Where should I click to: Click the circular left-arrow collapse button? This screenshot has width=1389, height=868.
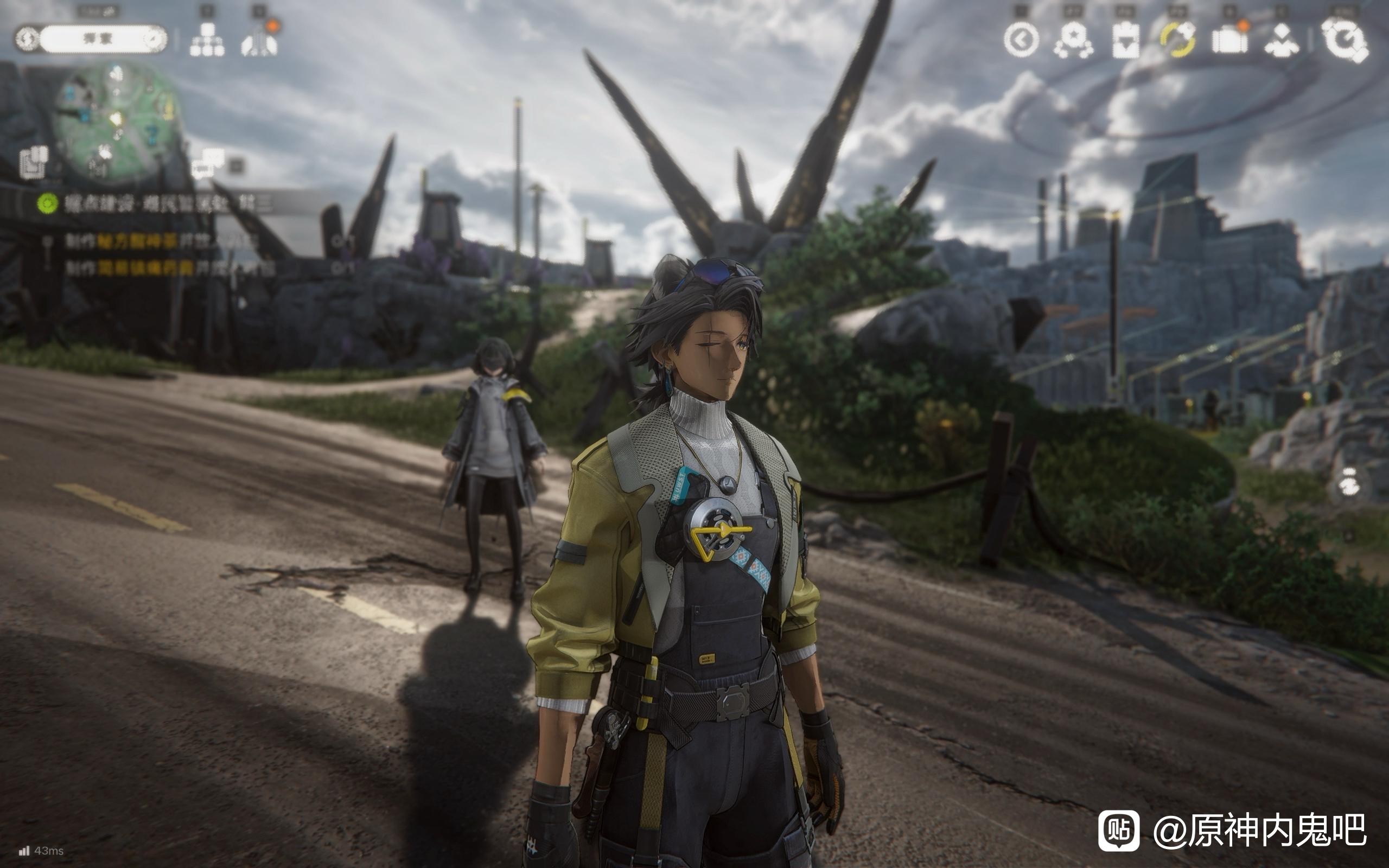tap(1021, 40)
